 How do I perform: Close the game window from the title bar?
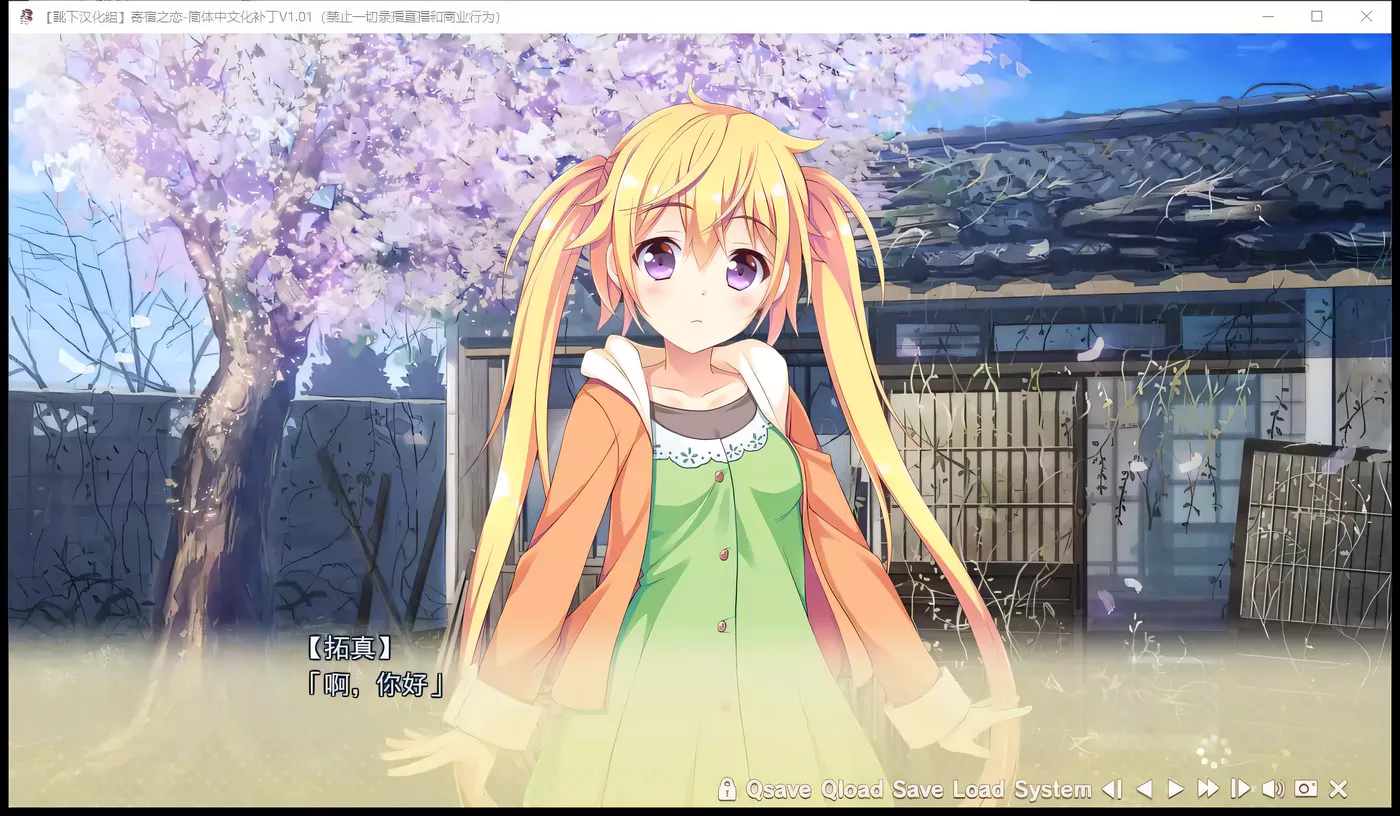tap(1366, 16)
